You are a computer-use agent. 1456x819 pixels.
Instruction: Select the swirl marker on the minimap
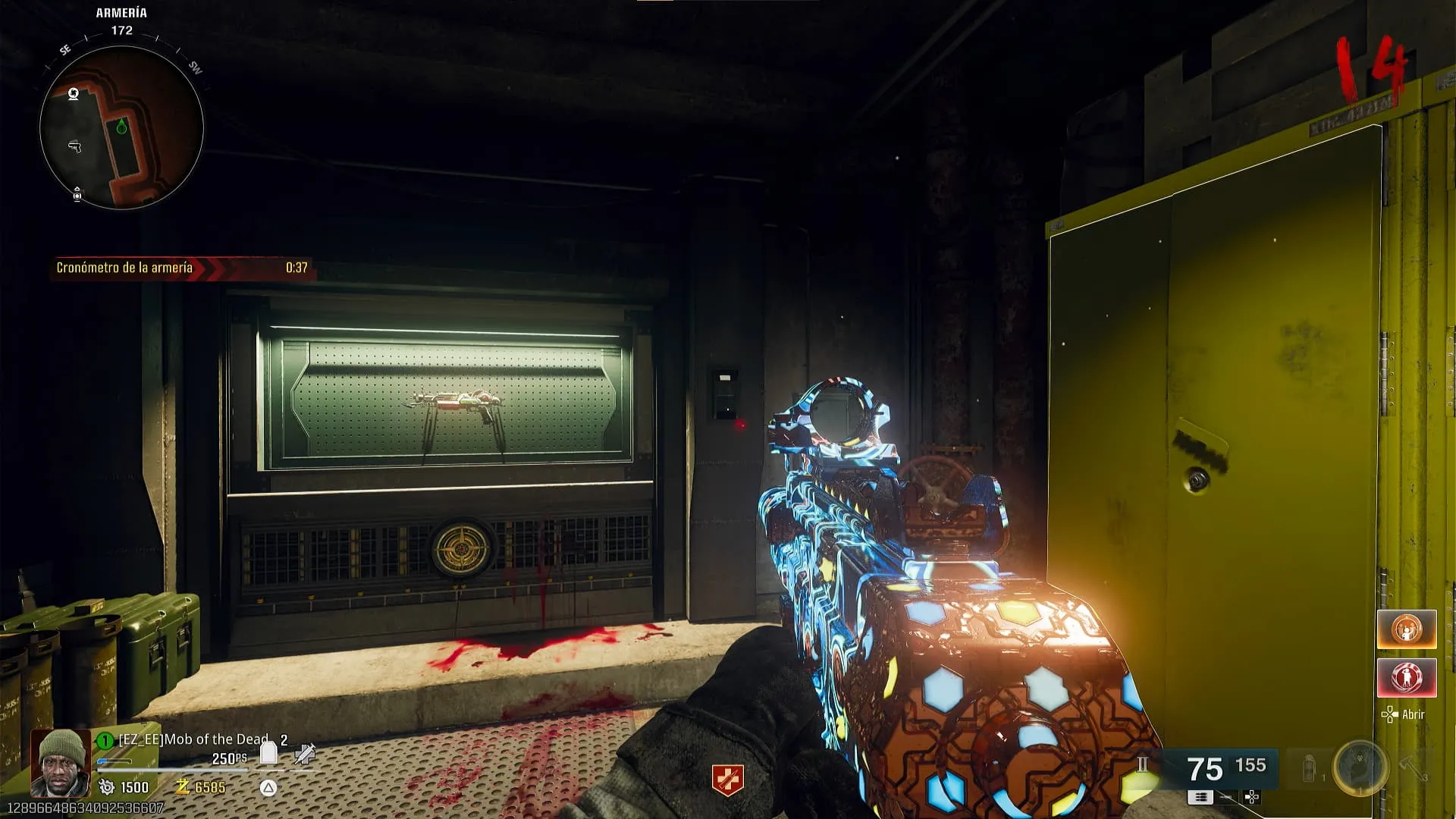[x=74, y=94]
